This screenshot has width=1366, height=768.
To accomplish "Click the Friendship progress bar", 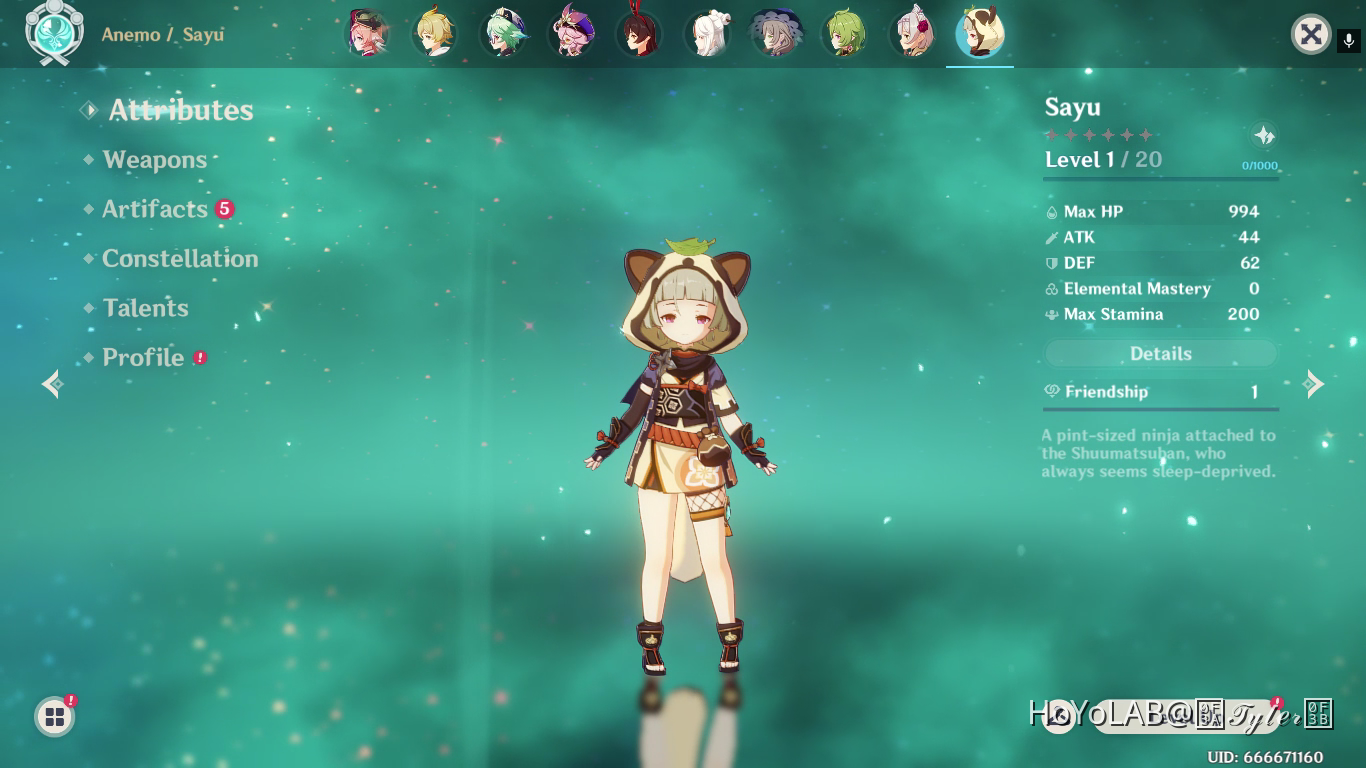I will point(1160,408).
